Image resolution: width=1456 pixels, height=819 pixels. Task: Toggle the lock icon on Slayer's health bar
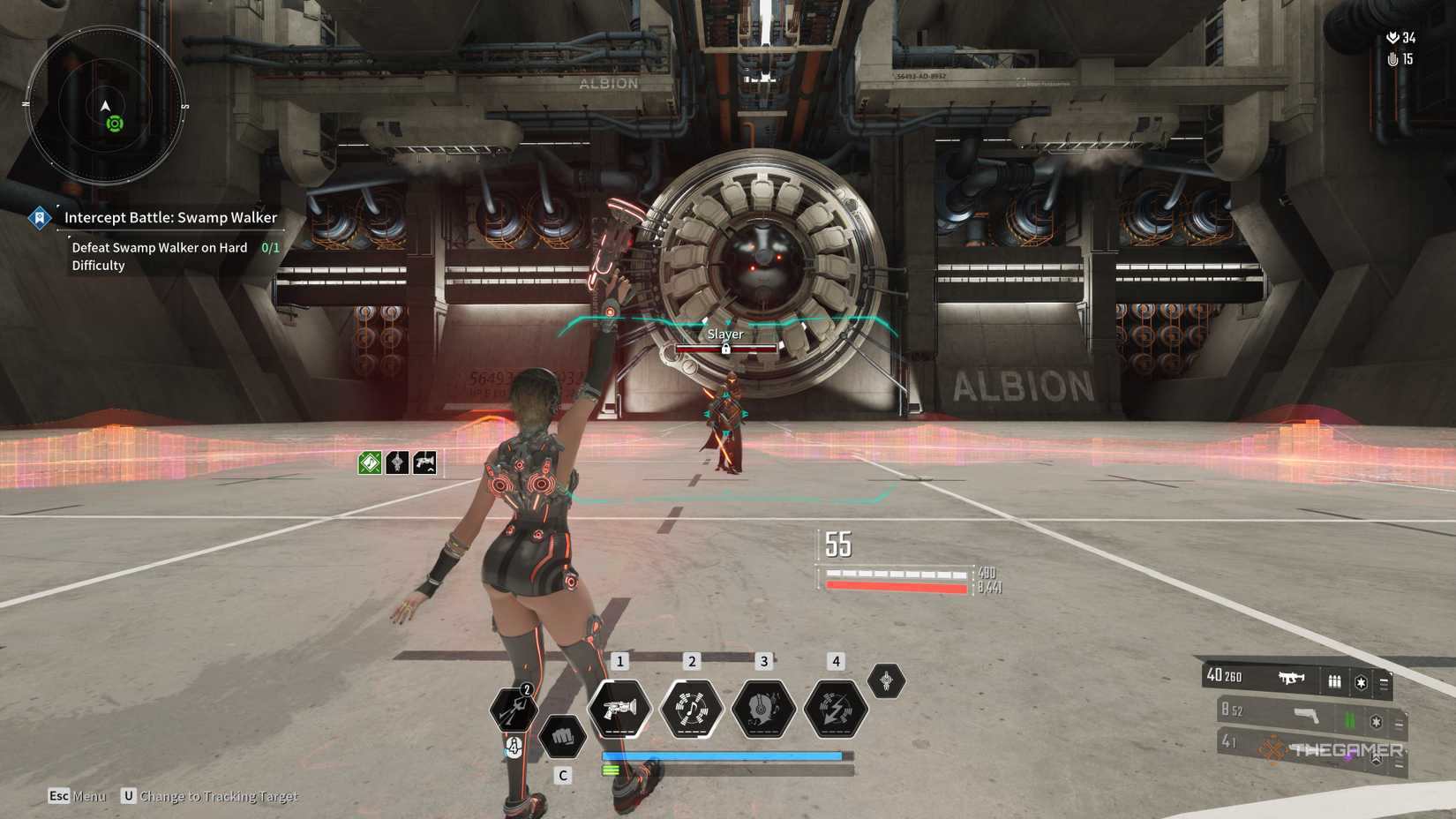(x=725, y=349)
